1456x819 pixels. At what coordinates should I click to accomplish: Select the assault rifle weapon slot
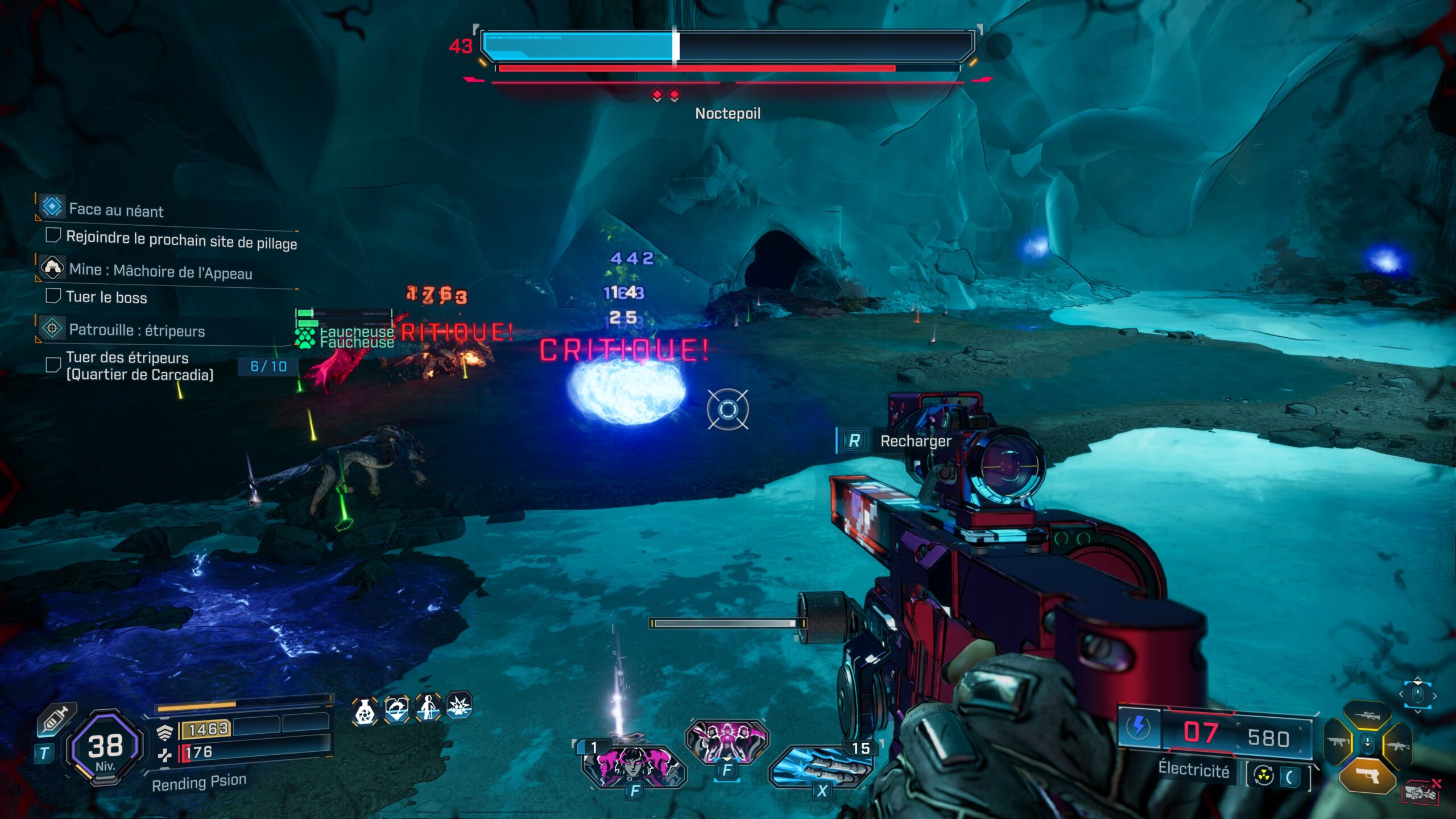[1397, 746]
